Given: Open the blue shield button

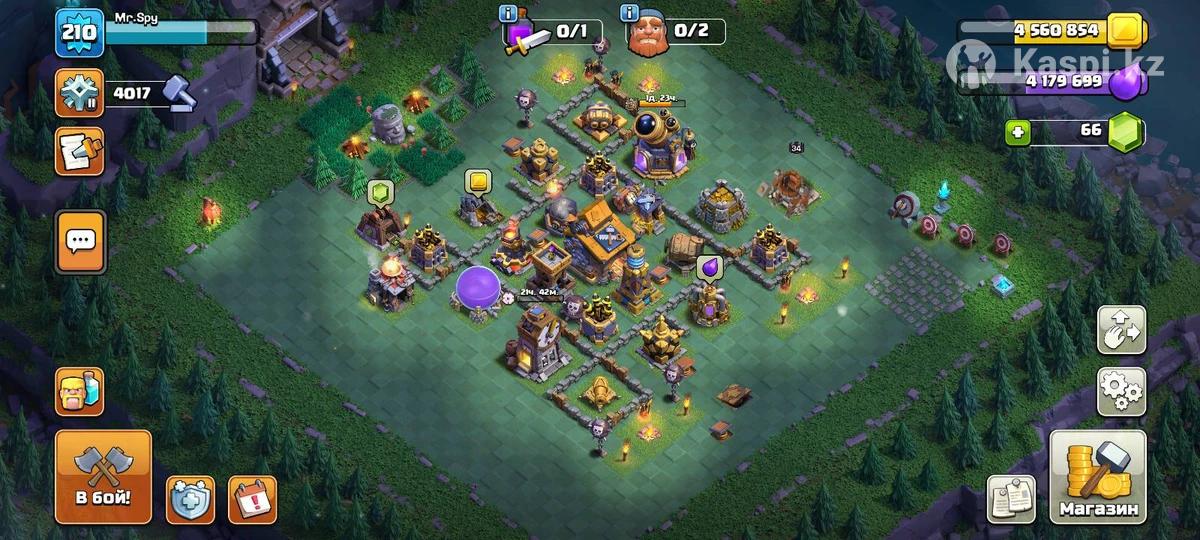Looking at the screenshot, I should pos(191,499).
